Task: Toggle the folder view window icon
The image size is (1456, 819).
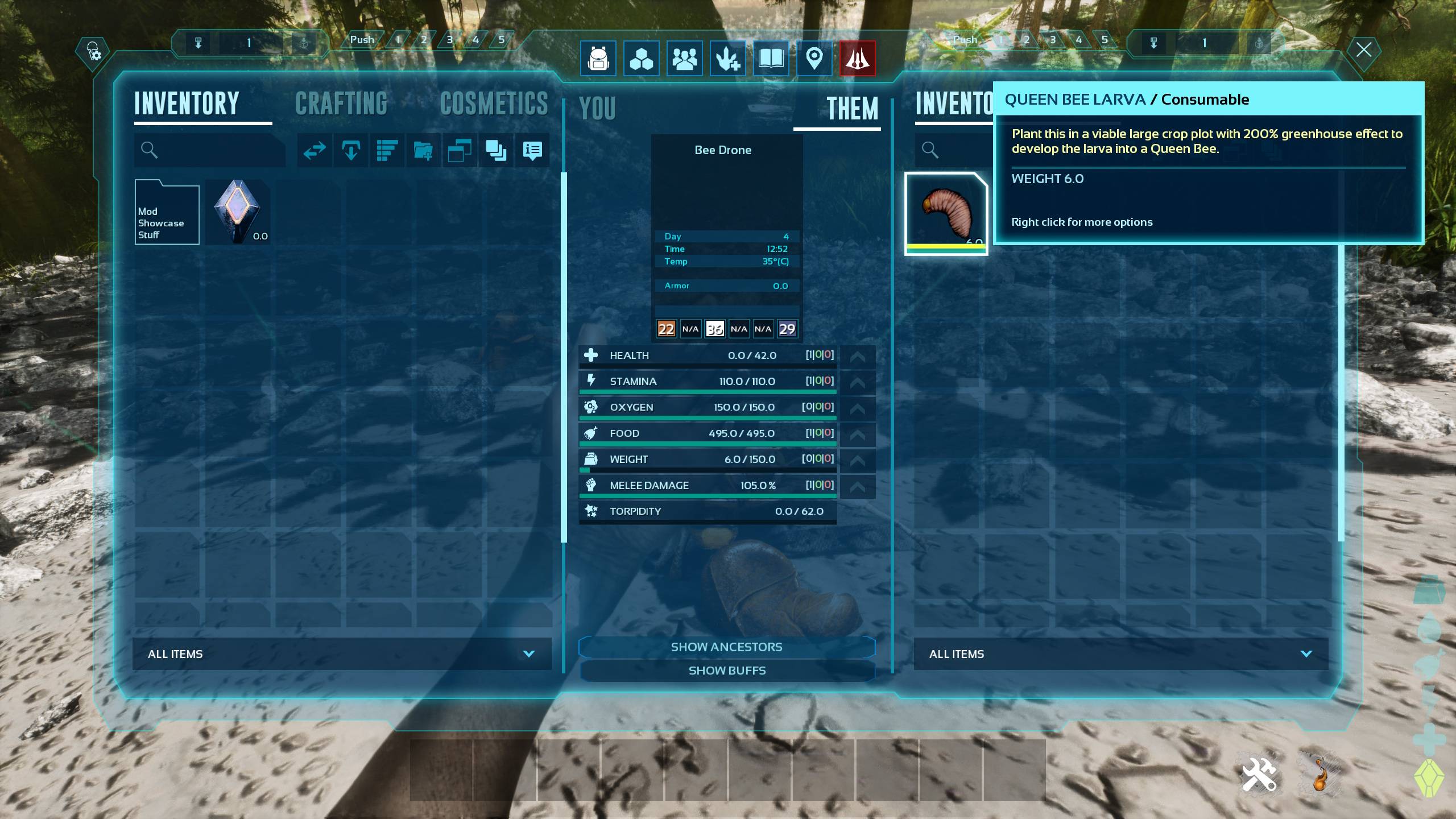Action: (x=460, y=151)
